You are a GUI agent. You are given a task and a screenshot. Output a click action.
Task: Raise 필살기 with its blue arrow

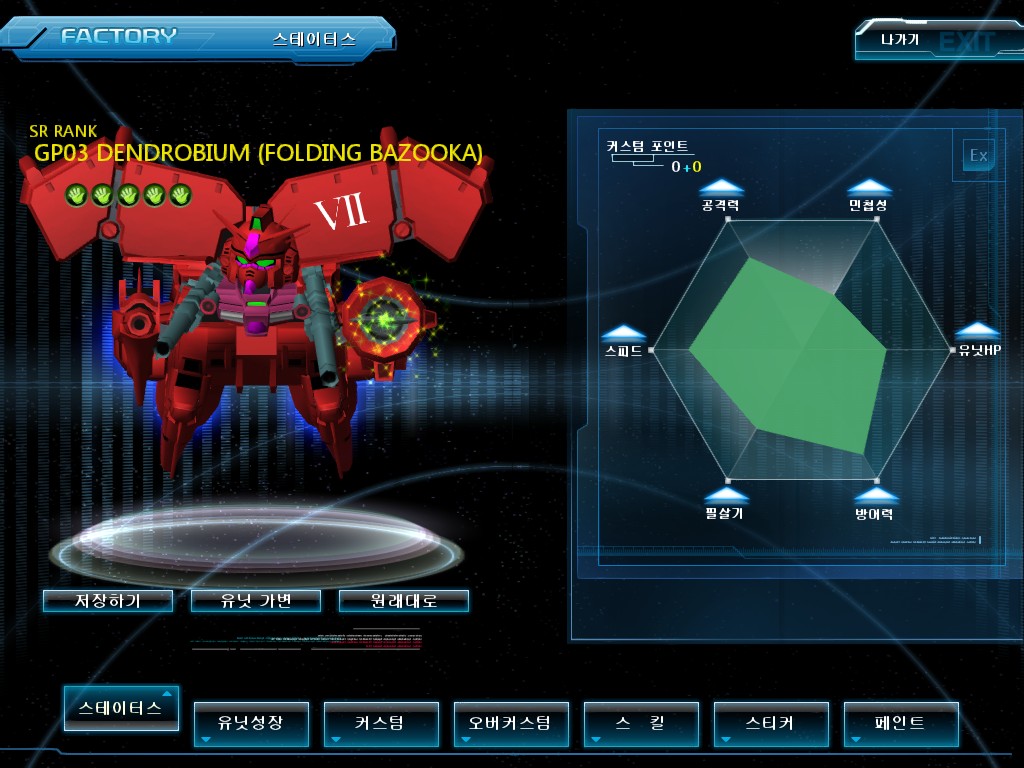click(x=726, y=495)
